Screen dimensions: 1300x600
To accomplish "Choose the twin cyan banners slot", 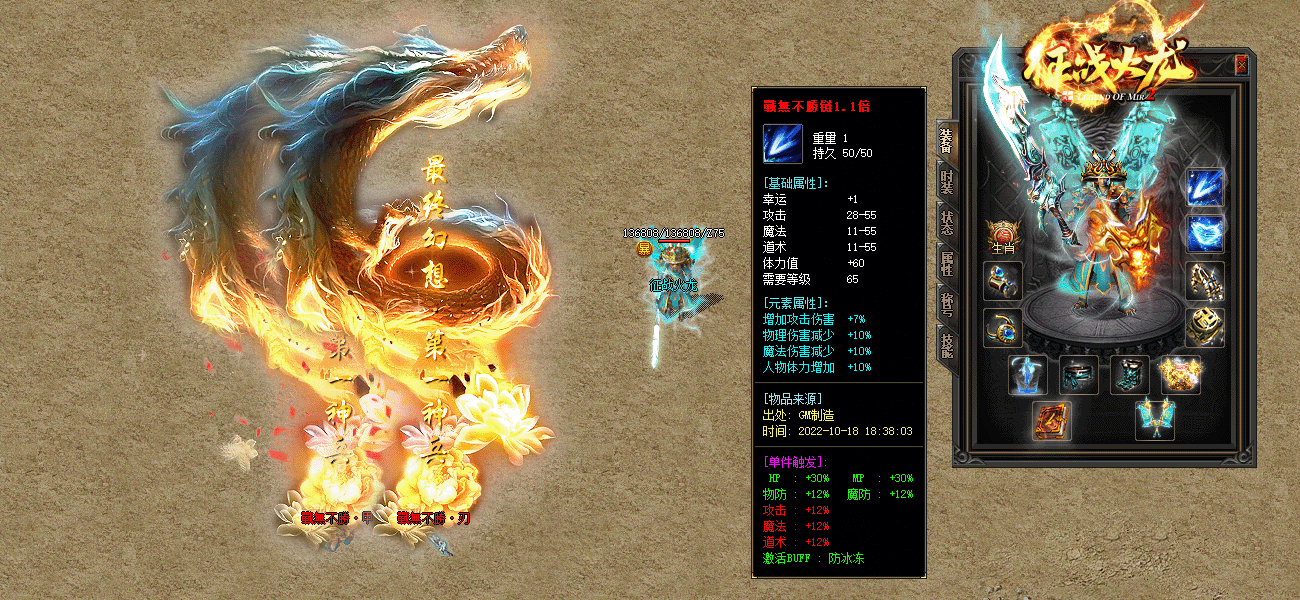I will (1154, 420).
